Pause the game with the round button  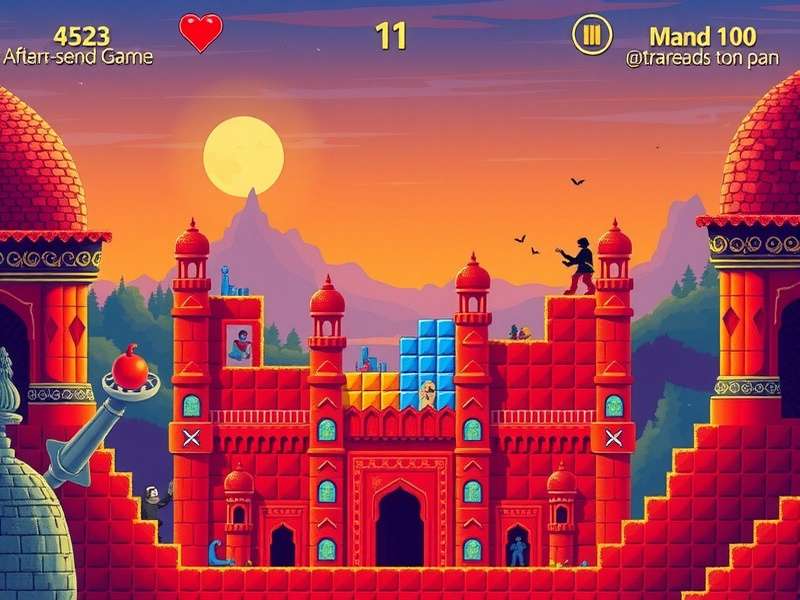pyautogui.click(x=591, y=35)
